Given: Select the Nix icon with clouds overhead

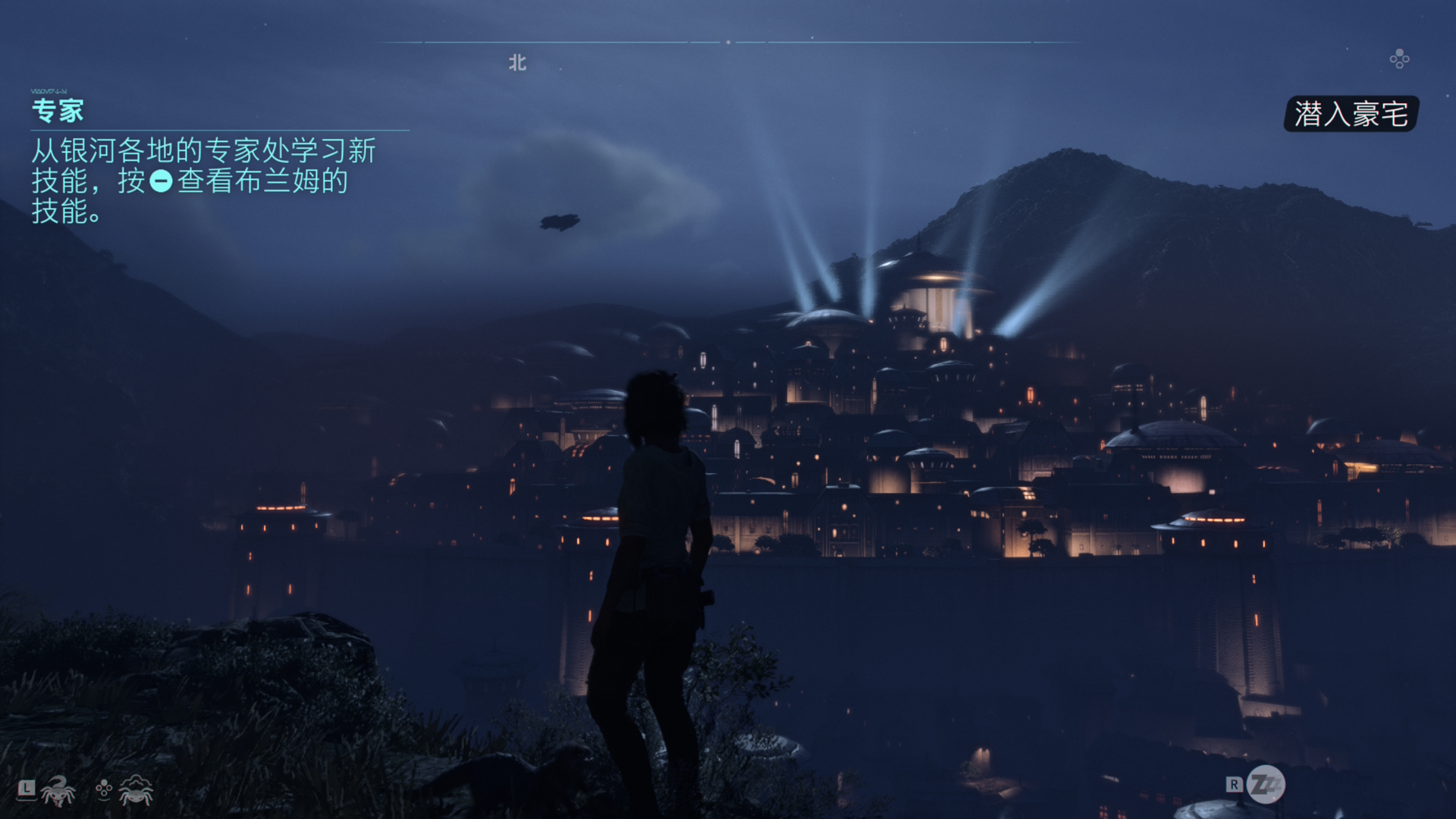Looking at the screenshot, I should [135, 790].
